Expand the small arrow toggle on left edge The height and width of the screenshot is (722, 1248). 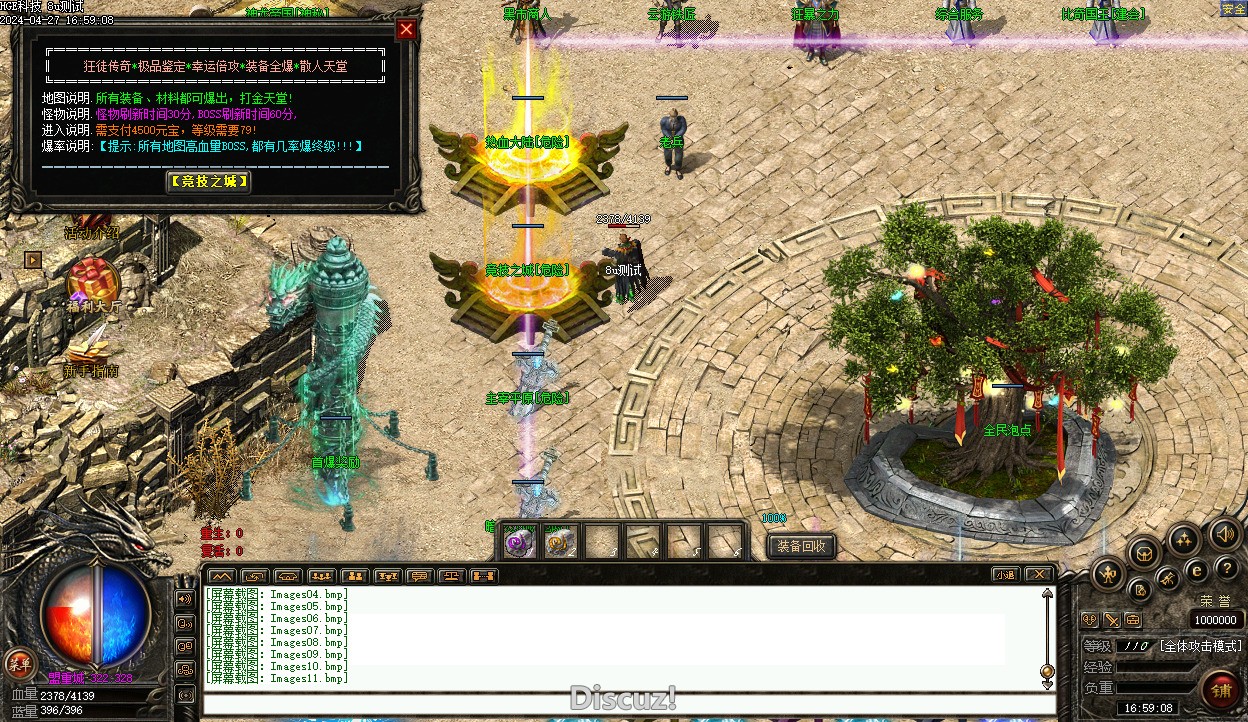pyautogui.click(x=33, y=259)
